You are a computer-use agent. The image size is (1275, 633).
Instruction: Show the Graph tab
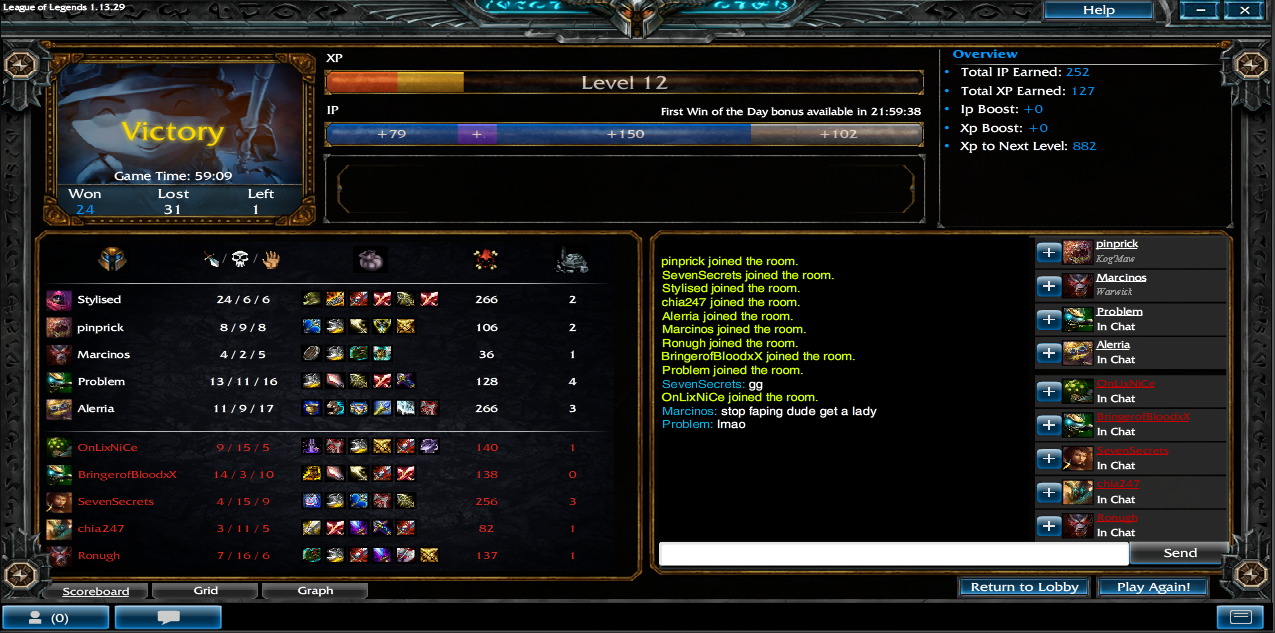click(315, 591)
